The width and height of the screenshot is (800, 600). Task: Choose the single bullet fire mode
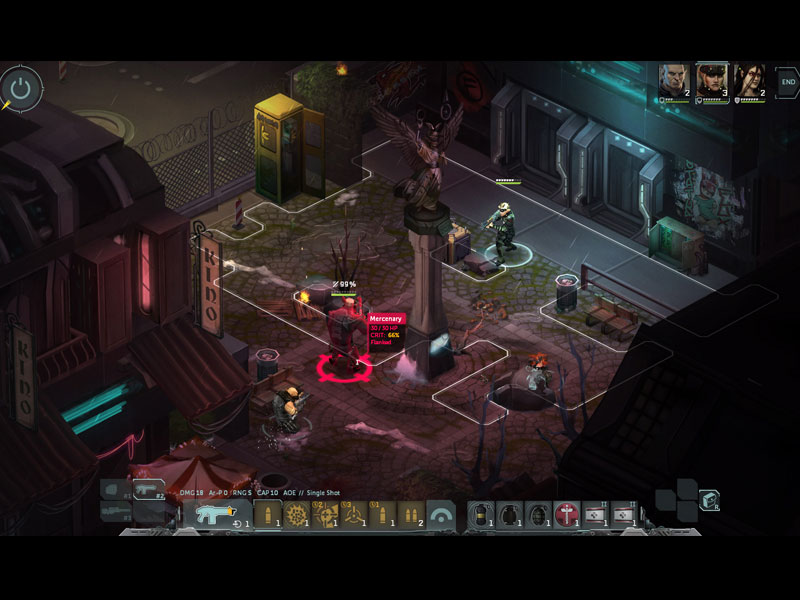267,515
